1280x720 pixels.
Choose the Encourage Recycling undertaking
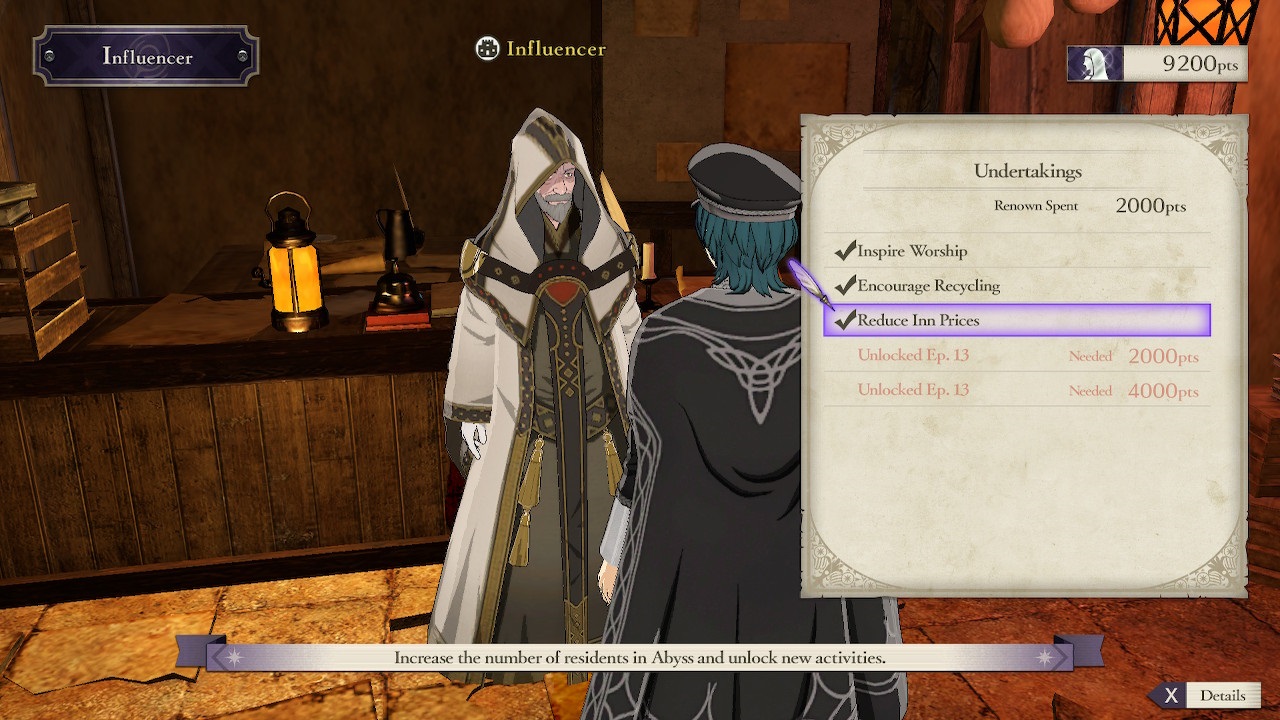(927, 286)
